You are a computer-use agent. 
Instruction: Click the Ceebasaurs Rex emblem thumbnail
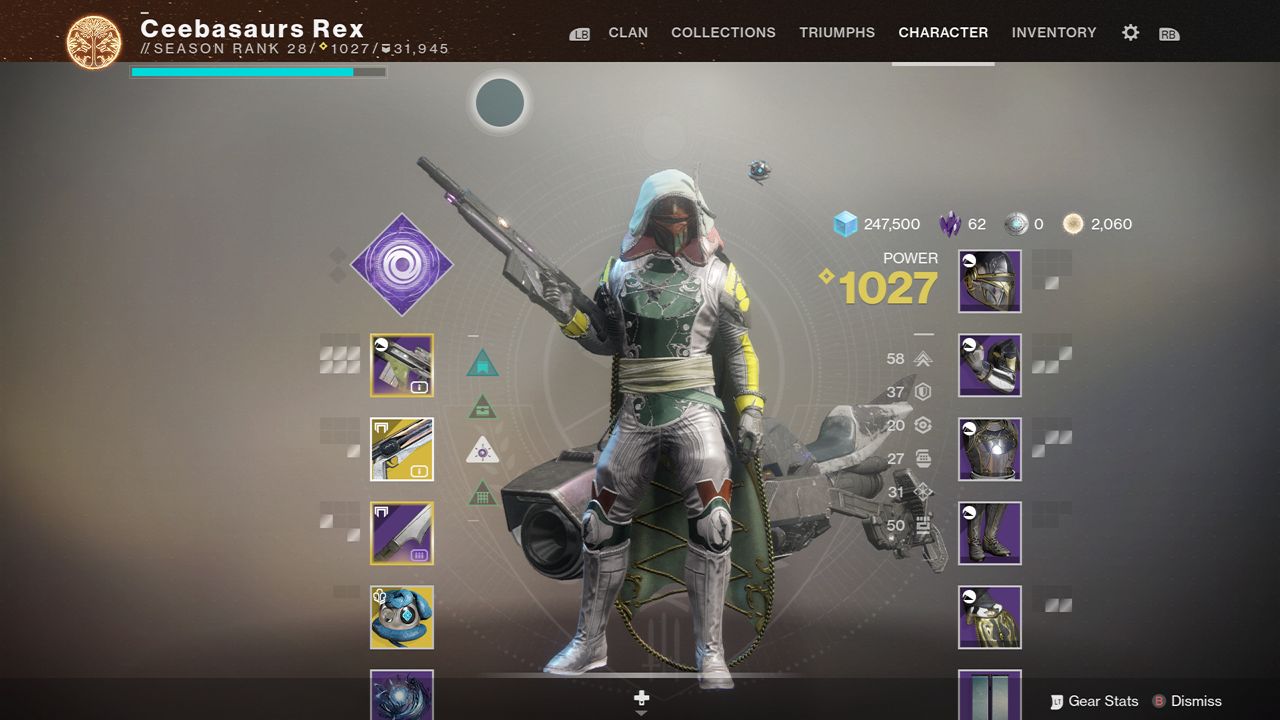point(92,32)
